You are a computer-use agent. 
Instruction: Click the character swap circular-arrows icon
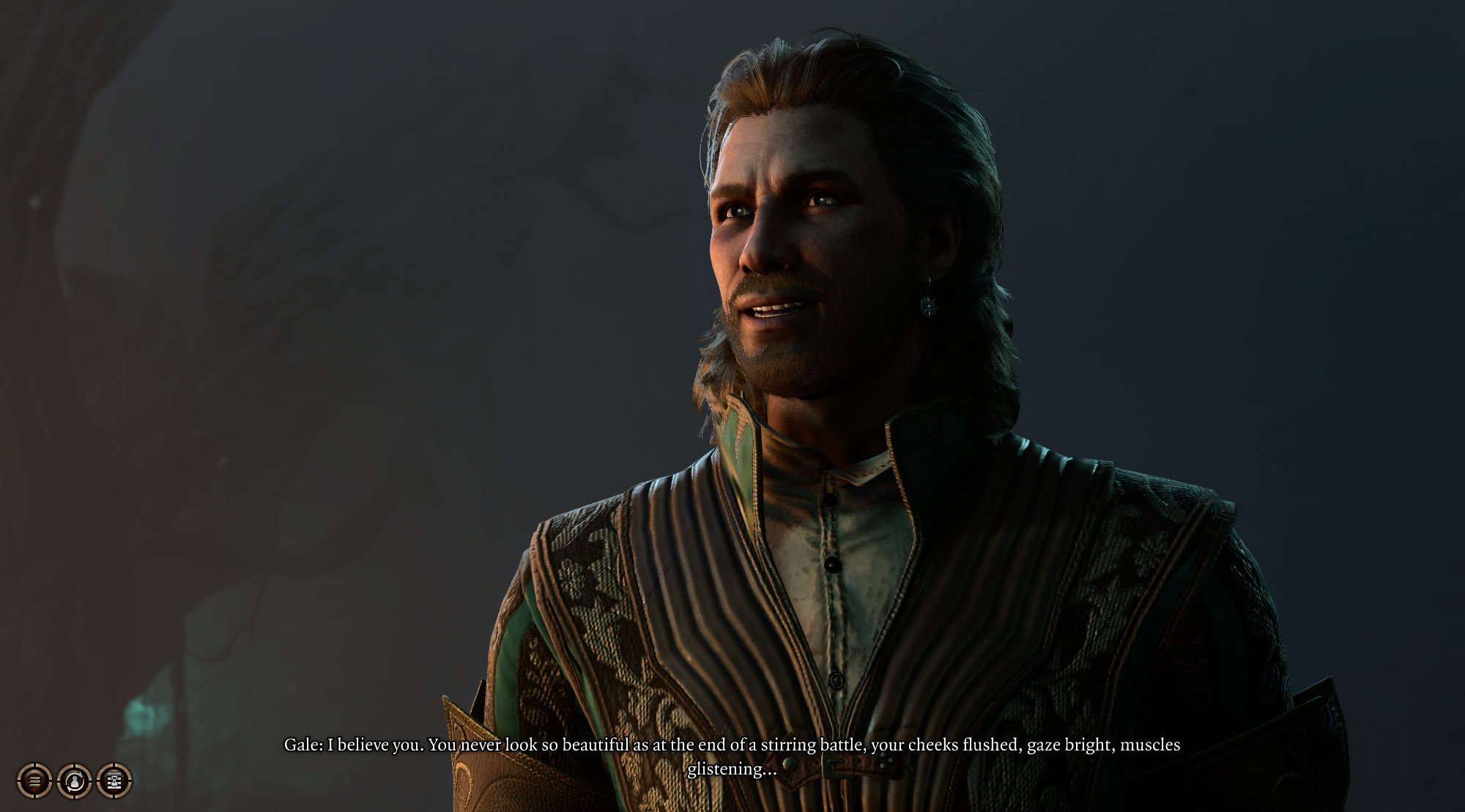pos(74,781)
